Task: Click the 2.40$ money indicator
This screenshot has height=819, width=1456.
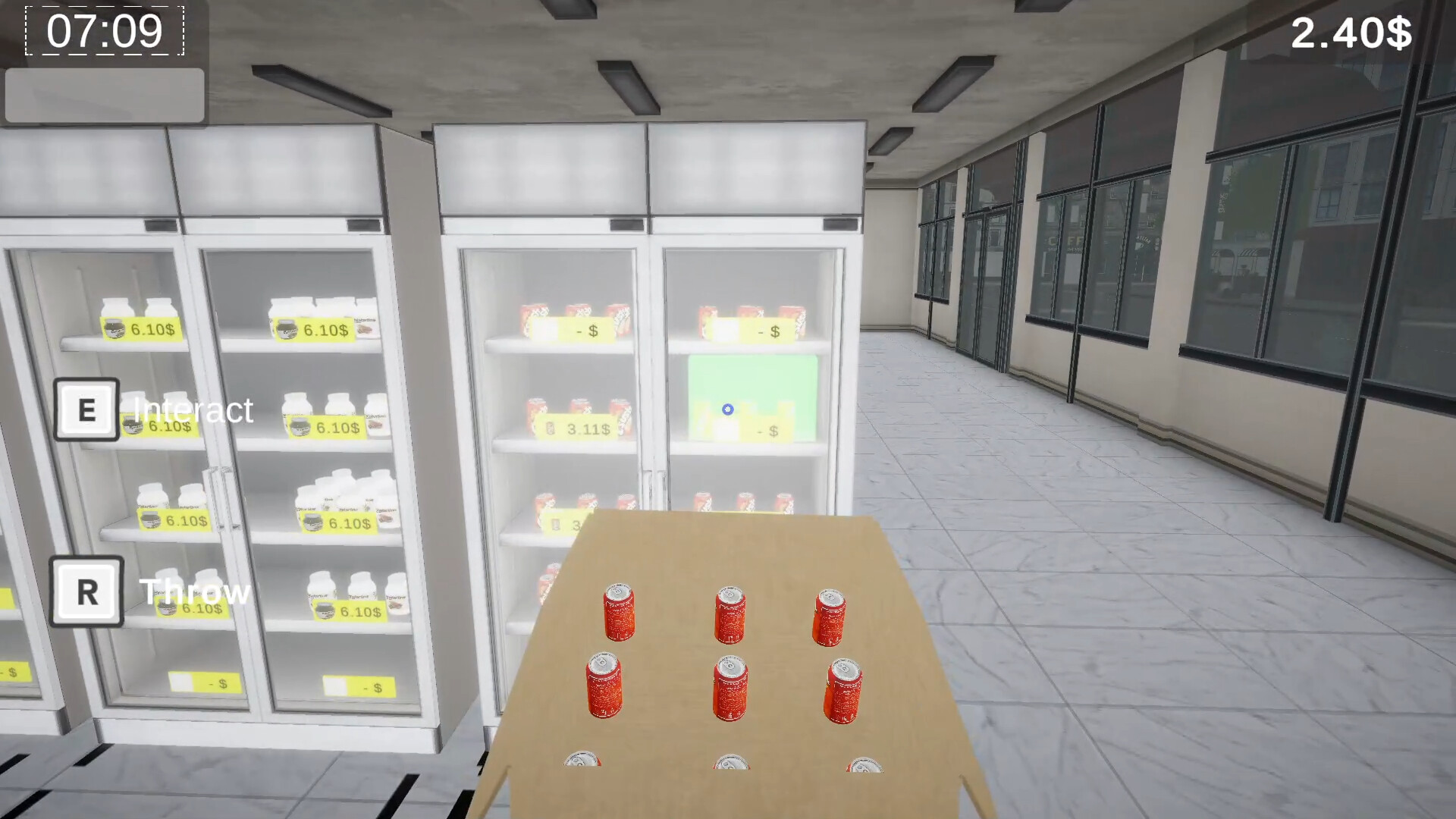Action: pos(1353,31)
